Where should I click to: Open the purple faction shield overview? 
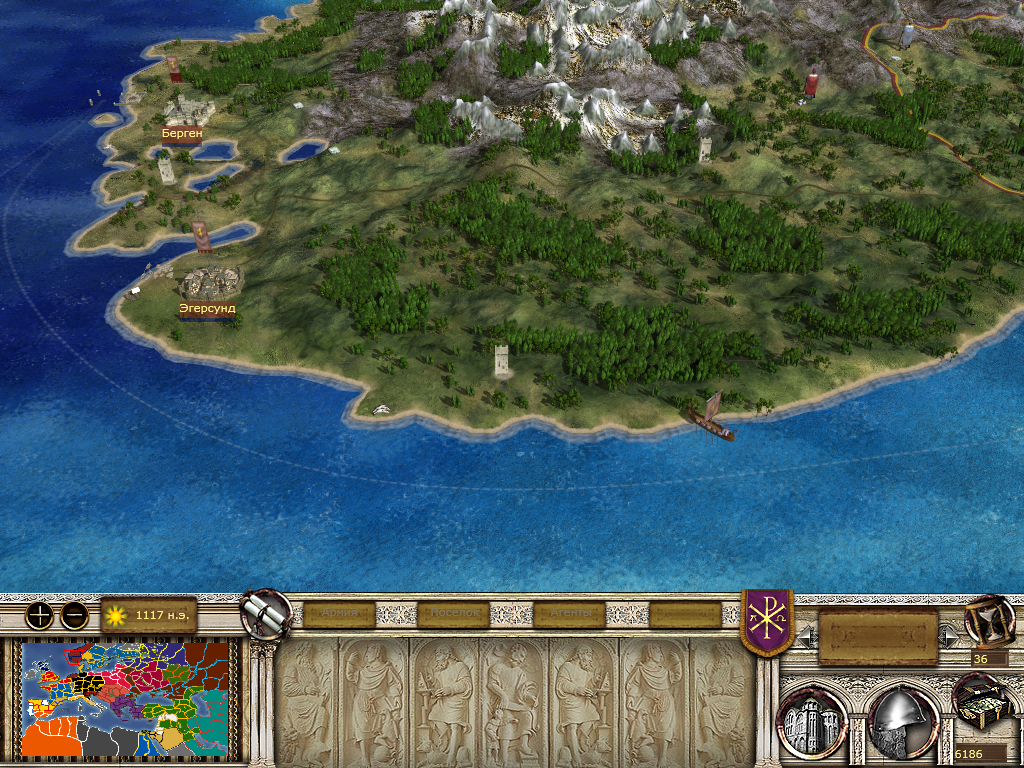tap(767, 620)
